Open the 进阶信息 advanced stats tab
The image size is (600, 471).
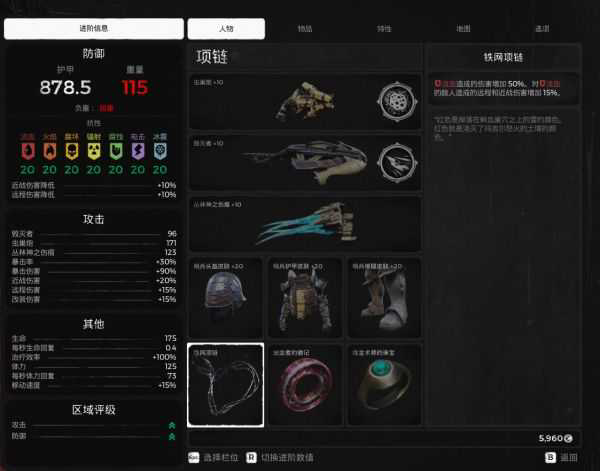pyautogui.click(x=94, y=29)
